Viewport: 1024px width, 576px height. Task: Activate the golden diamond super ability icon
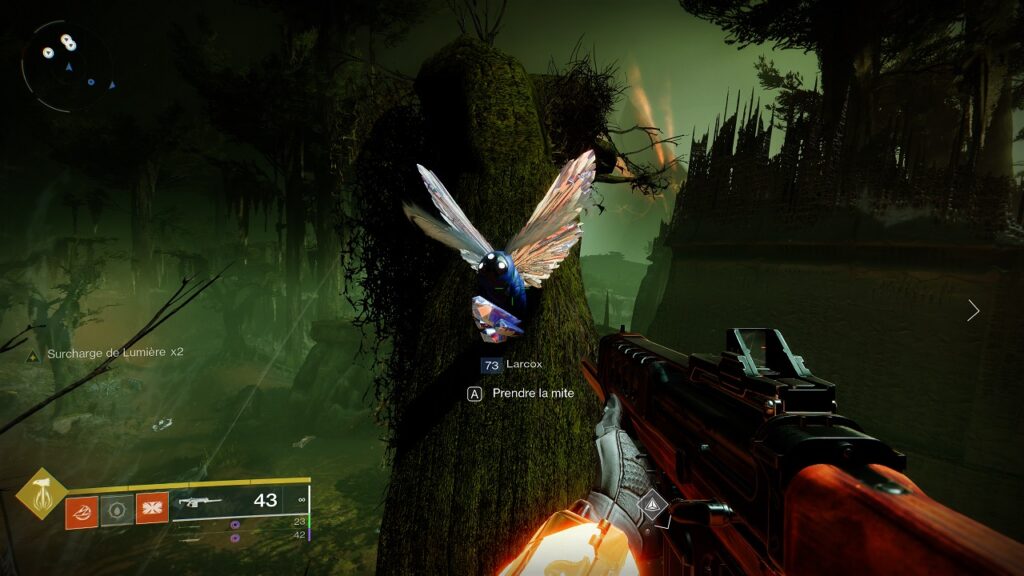point(42,493)
